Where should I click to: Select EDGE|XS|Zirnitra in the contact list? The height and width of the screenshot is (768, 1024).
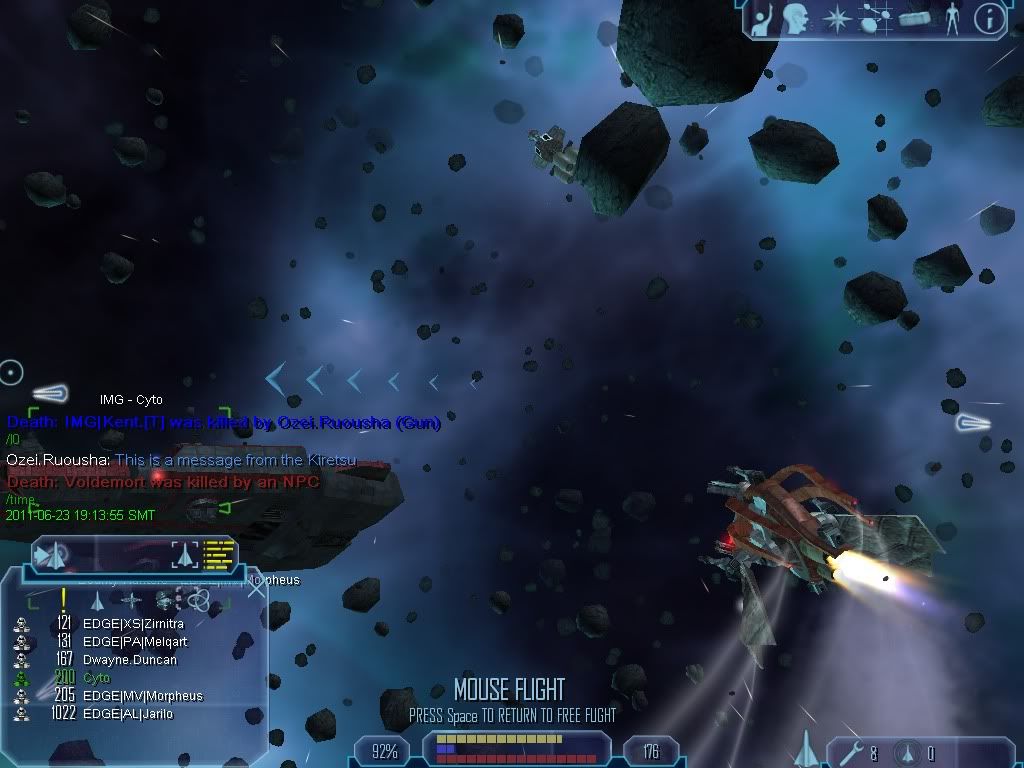click(x=133, y=624)
